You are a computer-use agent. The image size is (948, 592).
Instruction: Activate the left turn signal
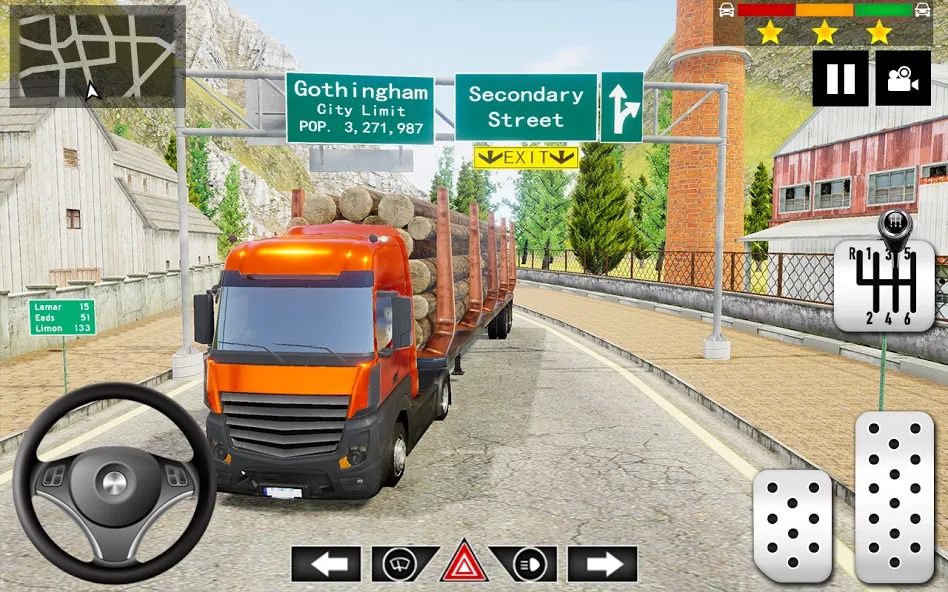coord(326,564)
